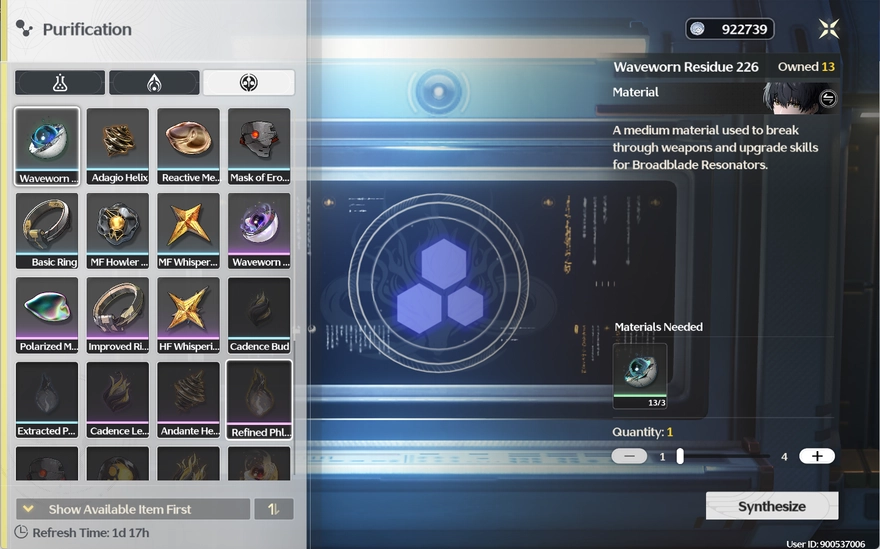Select the Reactive Metal item slot
The image size is (880, 549).
pos(188,146)
